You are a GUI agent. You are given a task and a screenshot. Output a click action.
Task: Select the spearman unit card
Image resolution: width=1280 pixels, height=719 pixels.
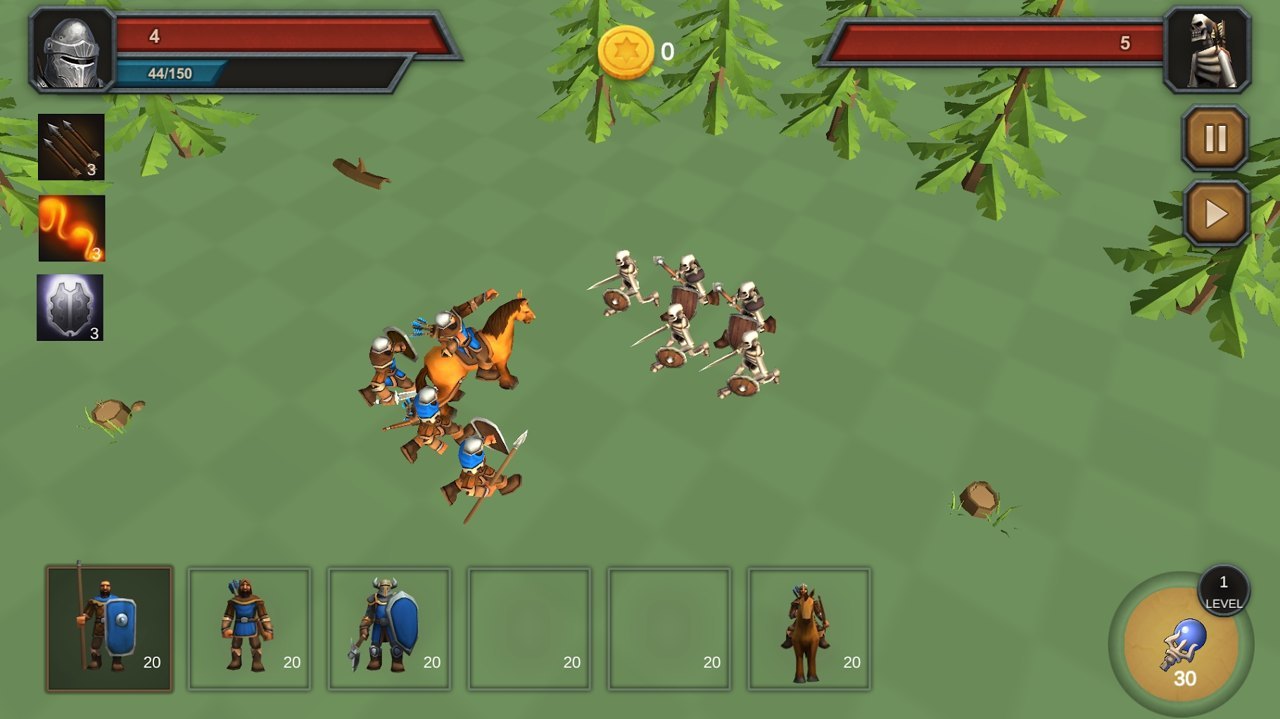tap(109, 629)
